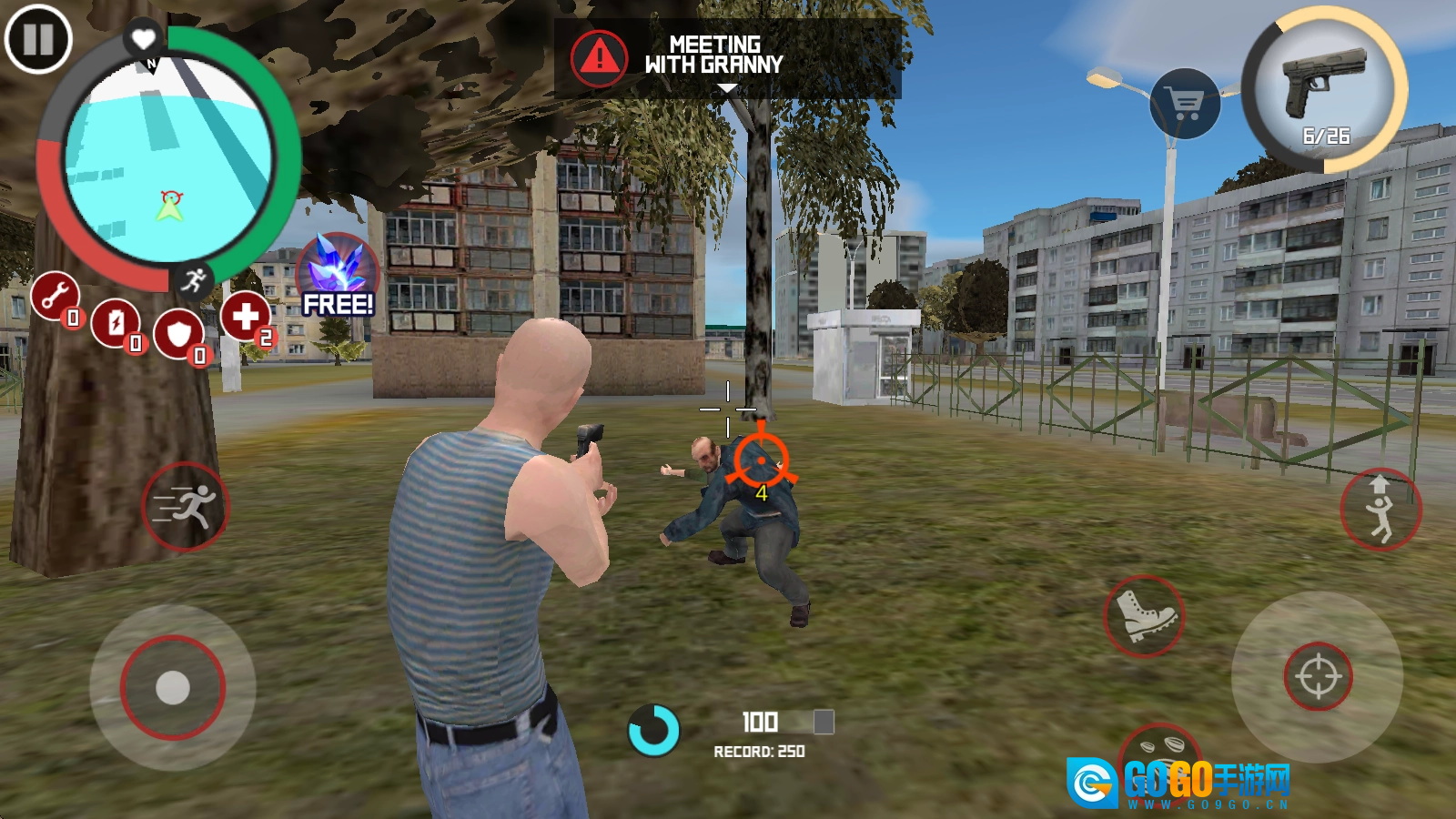Activate the sprint running button

185,506
